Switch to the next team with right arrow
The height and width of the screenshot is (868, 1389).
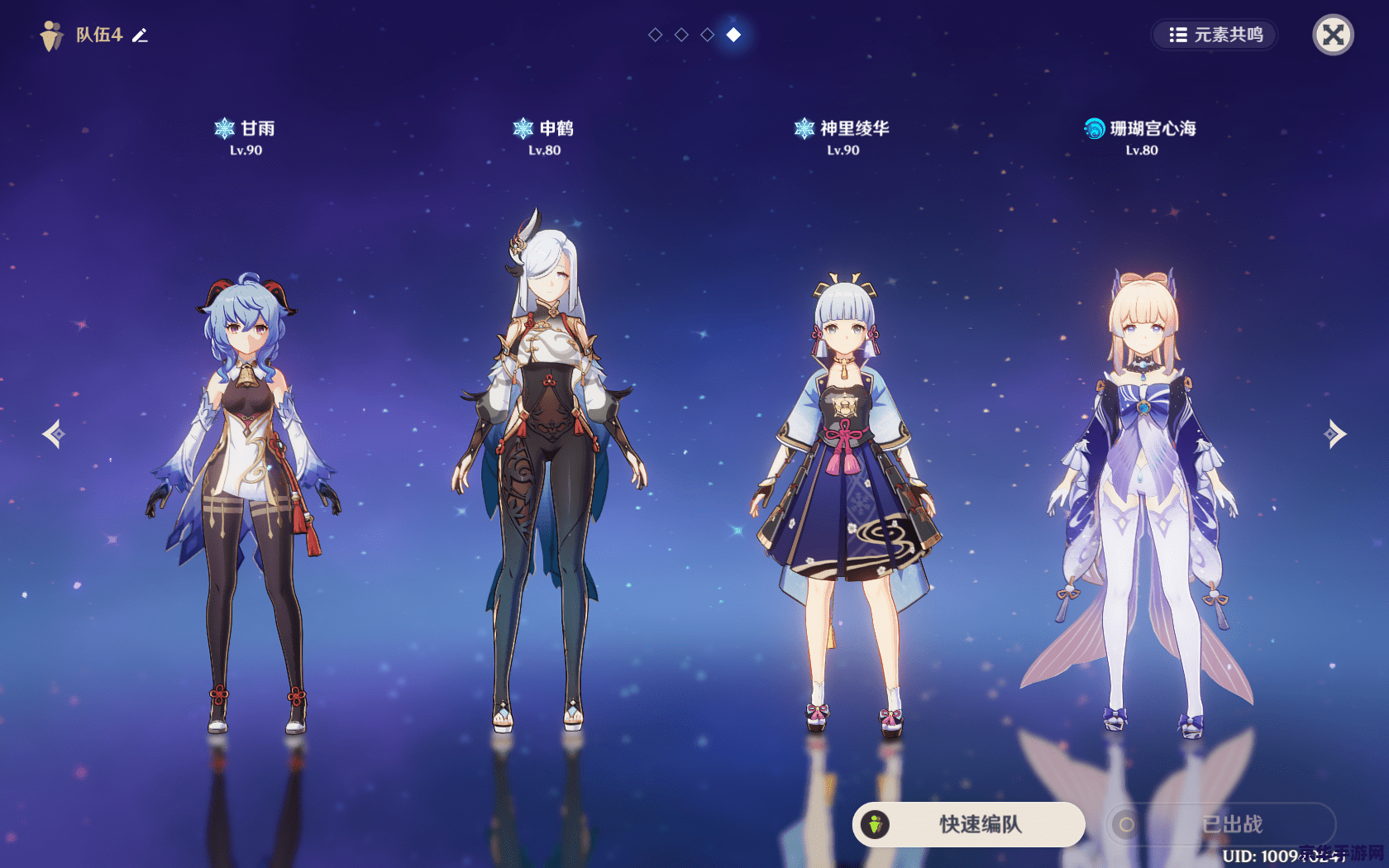(x=1335, y=434)
